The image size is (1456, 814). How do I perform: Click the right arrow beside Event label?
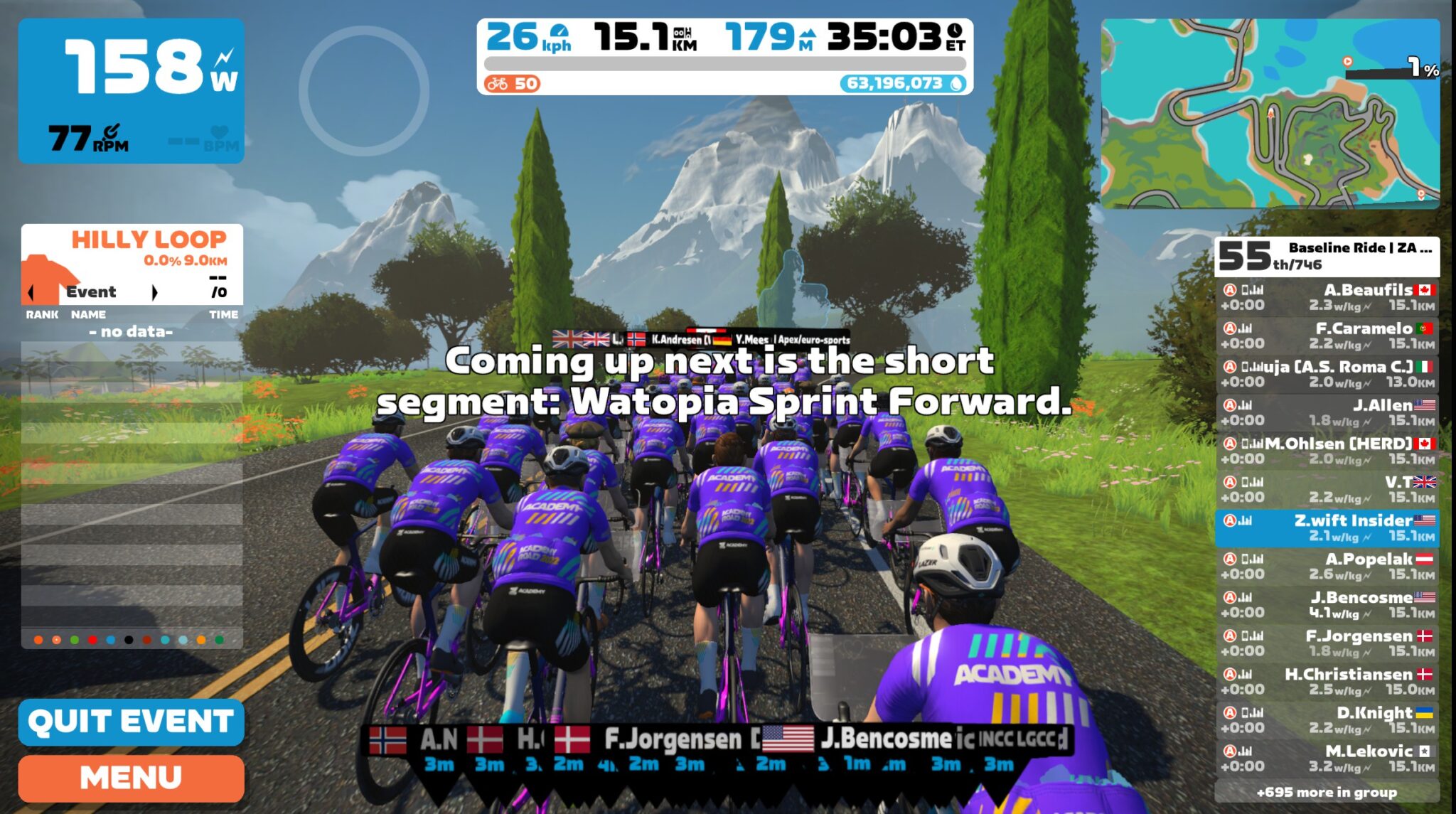coord(156,291)
